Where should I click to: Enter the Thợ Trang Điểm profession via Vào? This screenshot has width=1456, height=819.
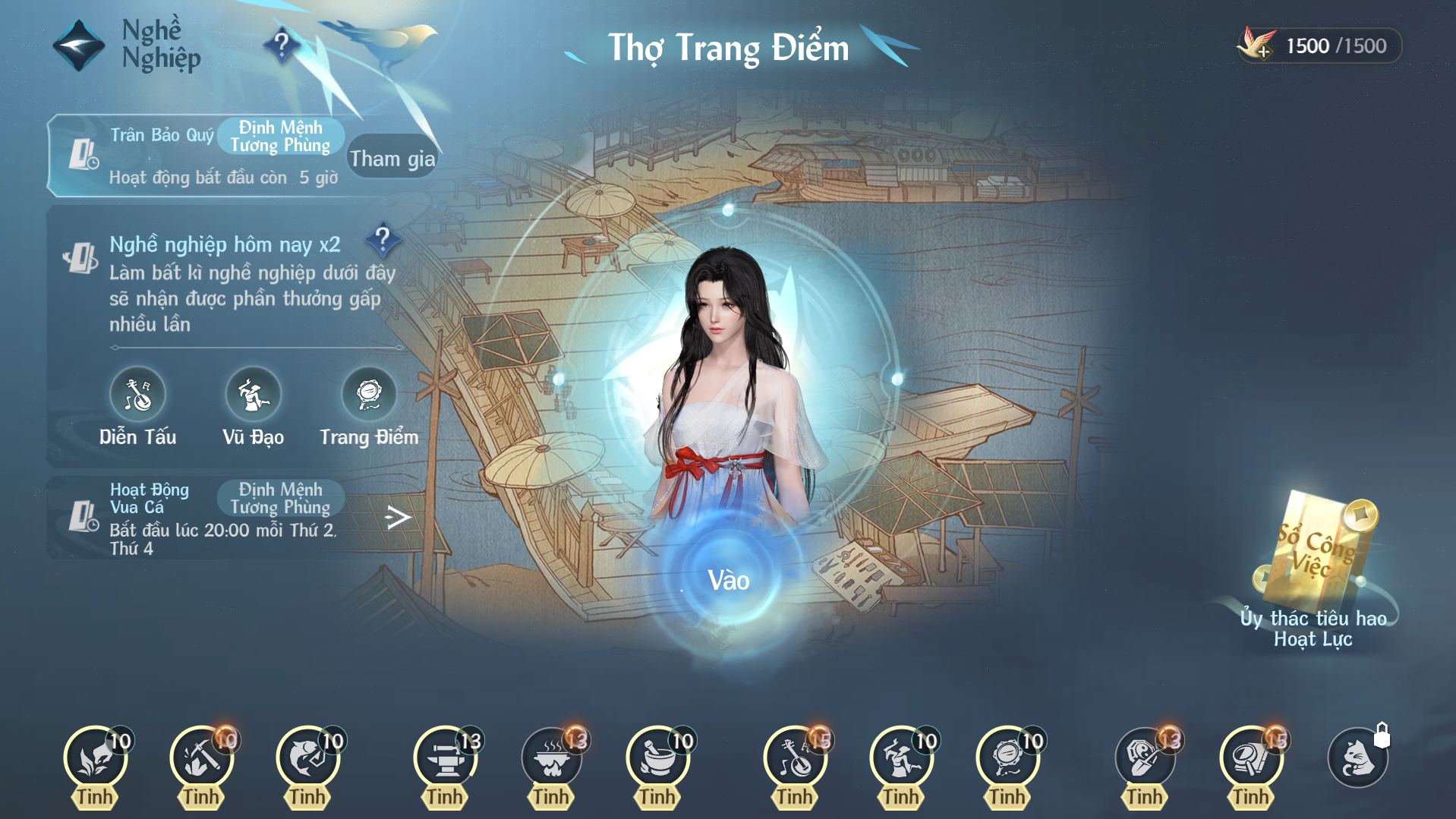click(728, 581)
